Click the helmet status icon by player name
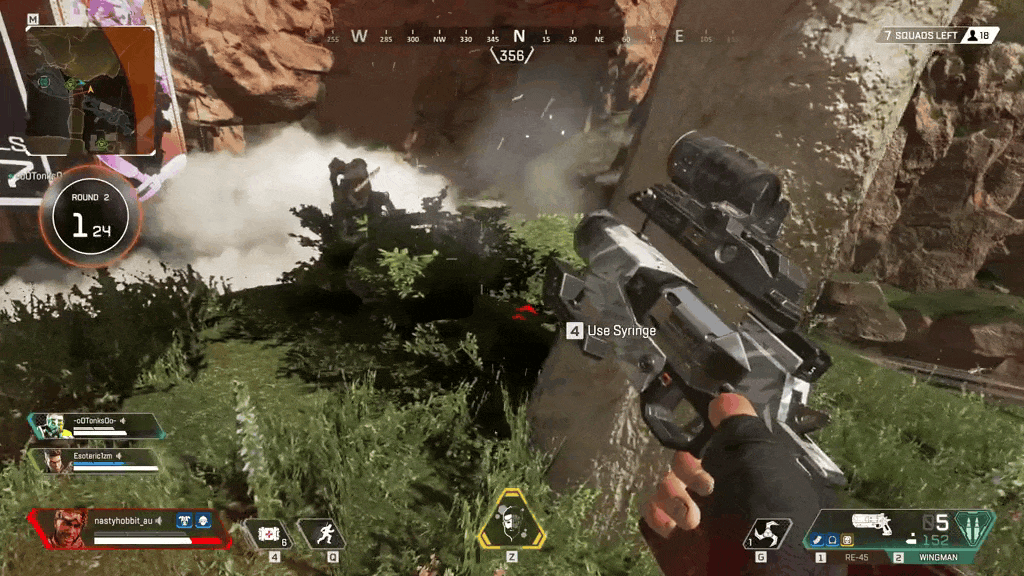The height and width of the screenshot is (576, 1024). [x=201, y=520]
